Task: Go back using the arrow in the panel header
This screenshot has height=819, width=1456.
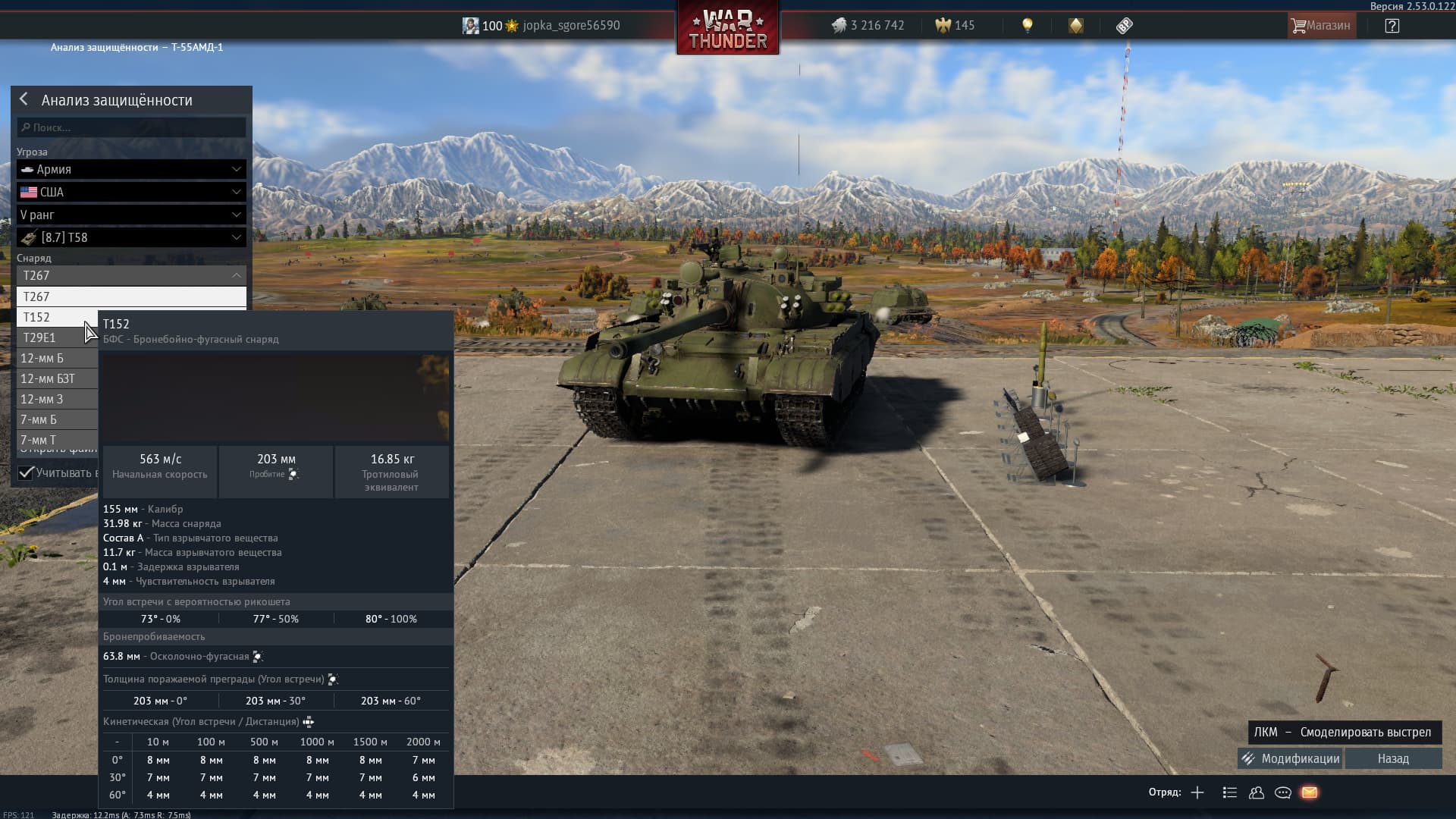Action: (24, 99)
